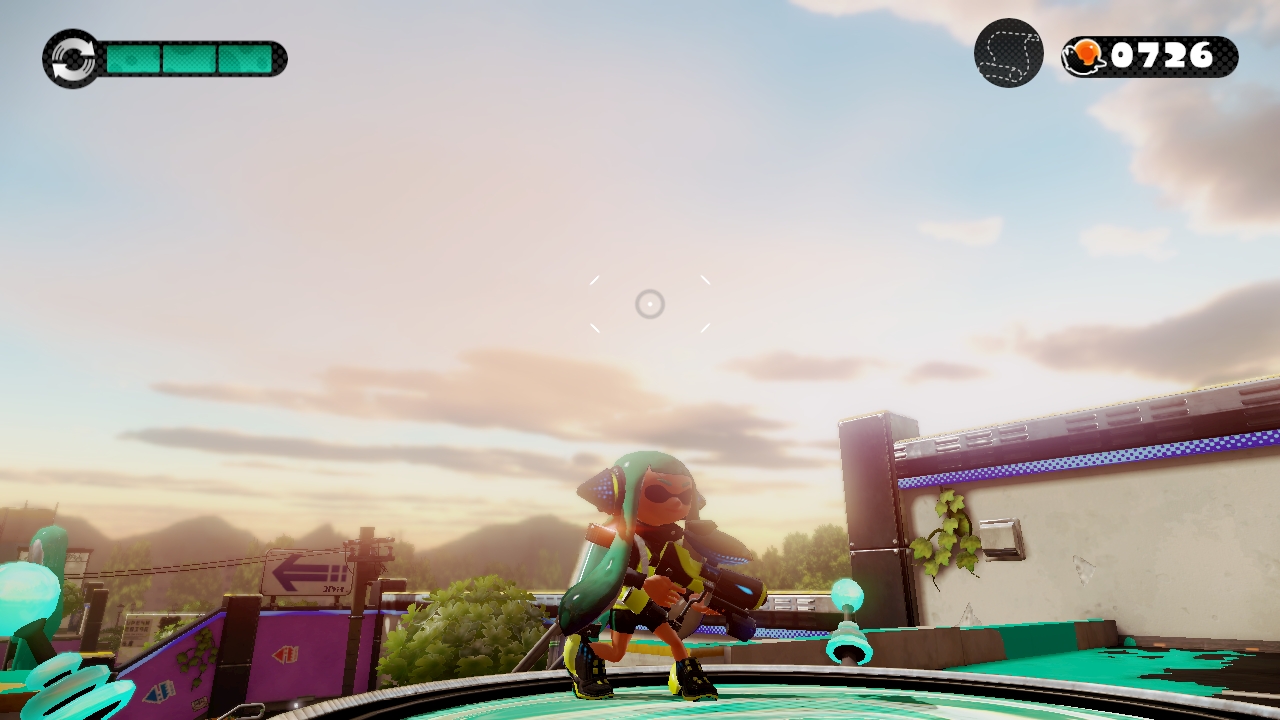
Task: Select the circular swirl arrows icon
Action: click(x=71, y=58)
